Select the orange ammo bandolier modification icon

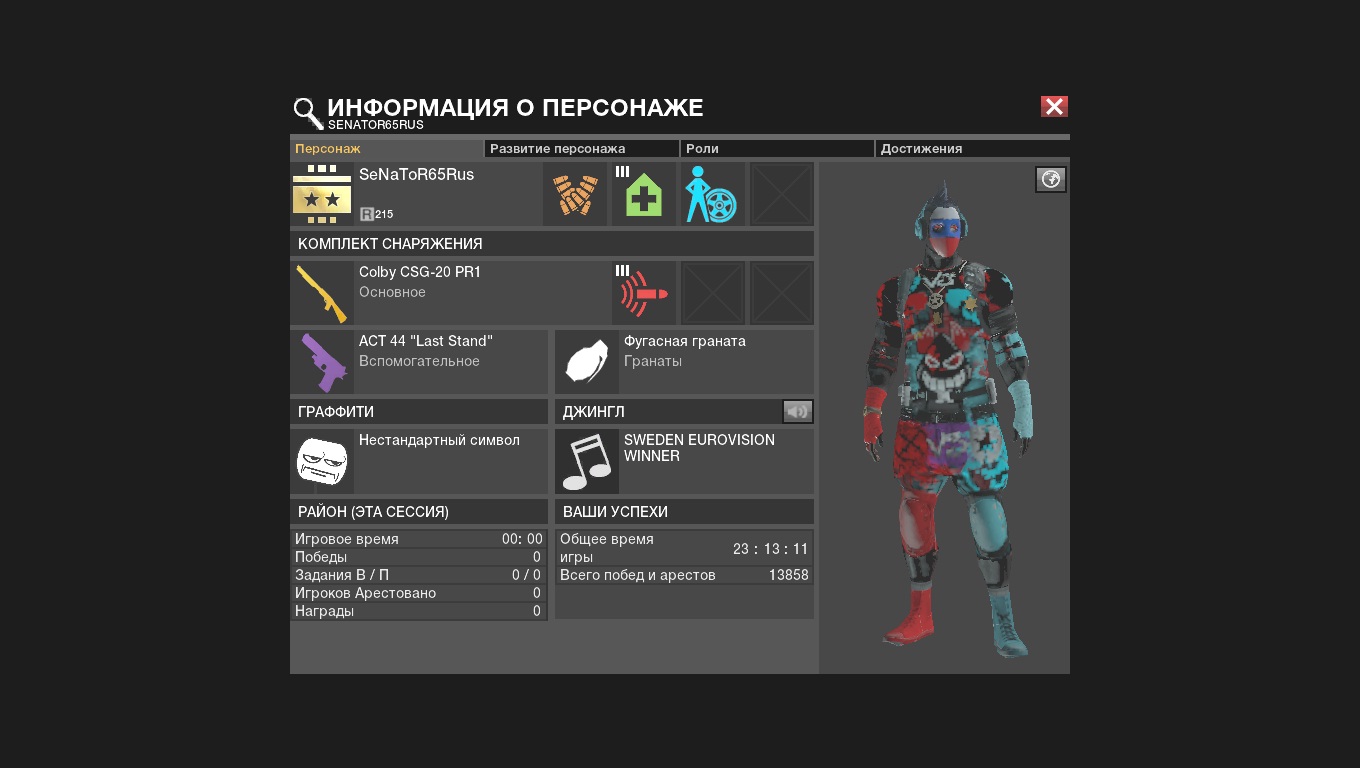click(x=575, y=194)
